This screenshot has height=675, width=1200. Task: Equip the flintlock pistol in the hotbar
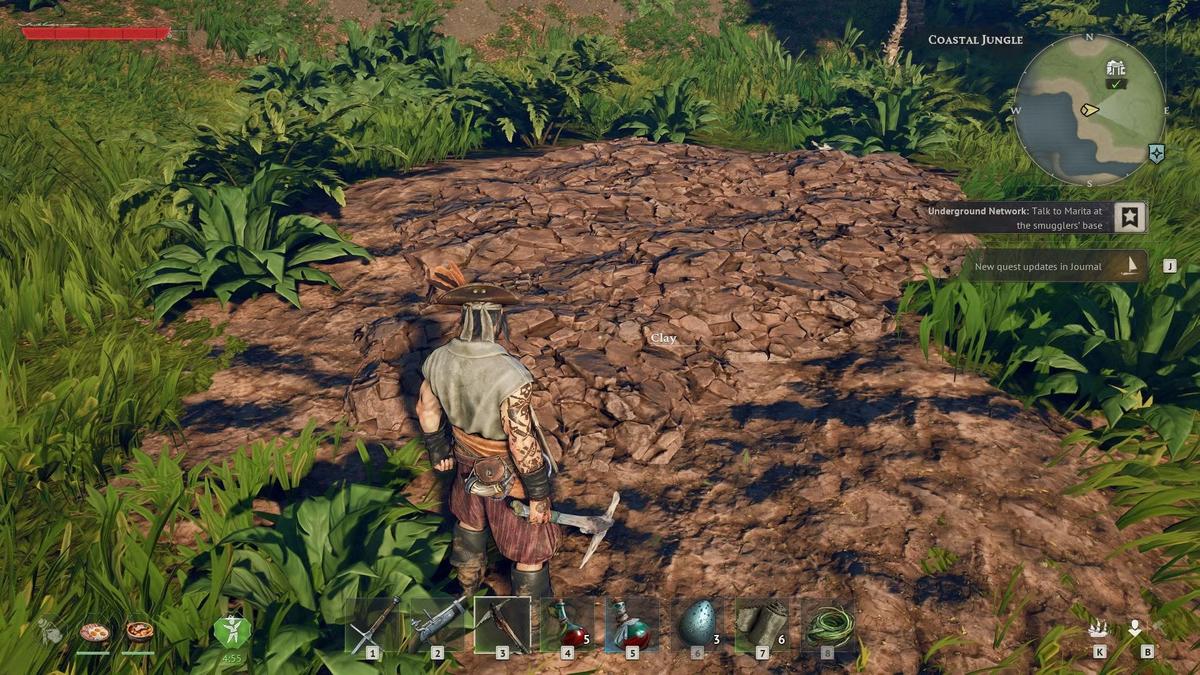pos(437,625)
